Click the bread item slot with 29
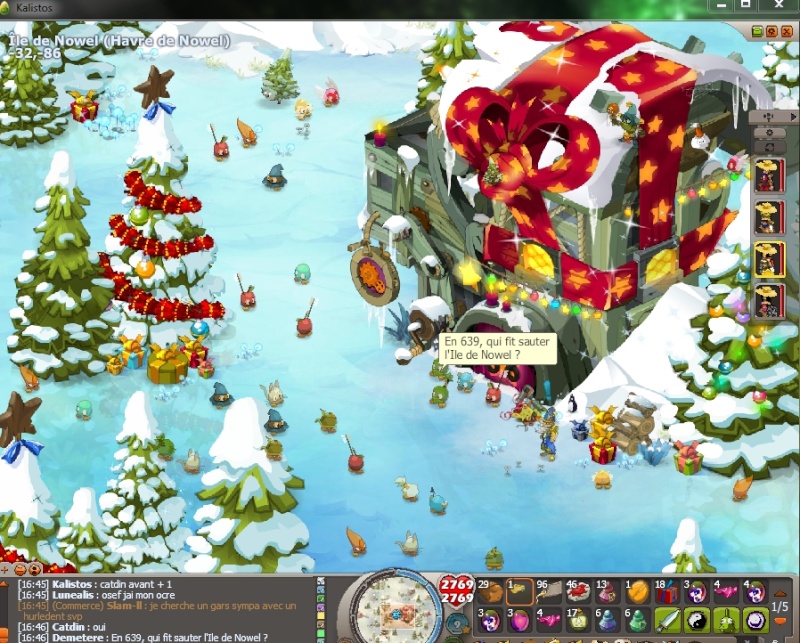Image resolution: width=800 pixels, height=643 pixels. (x=490, y=591)
